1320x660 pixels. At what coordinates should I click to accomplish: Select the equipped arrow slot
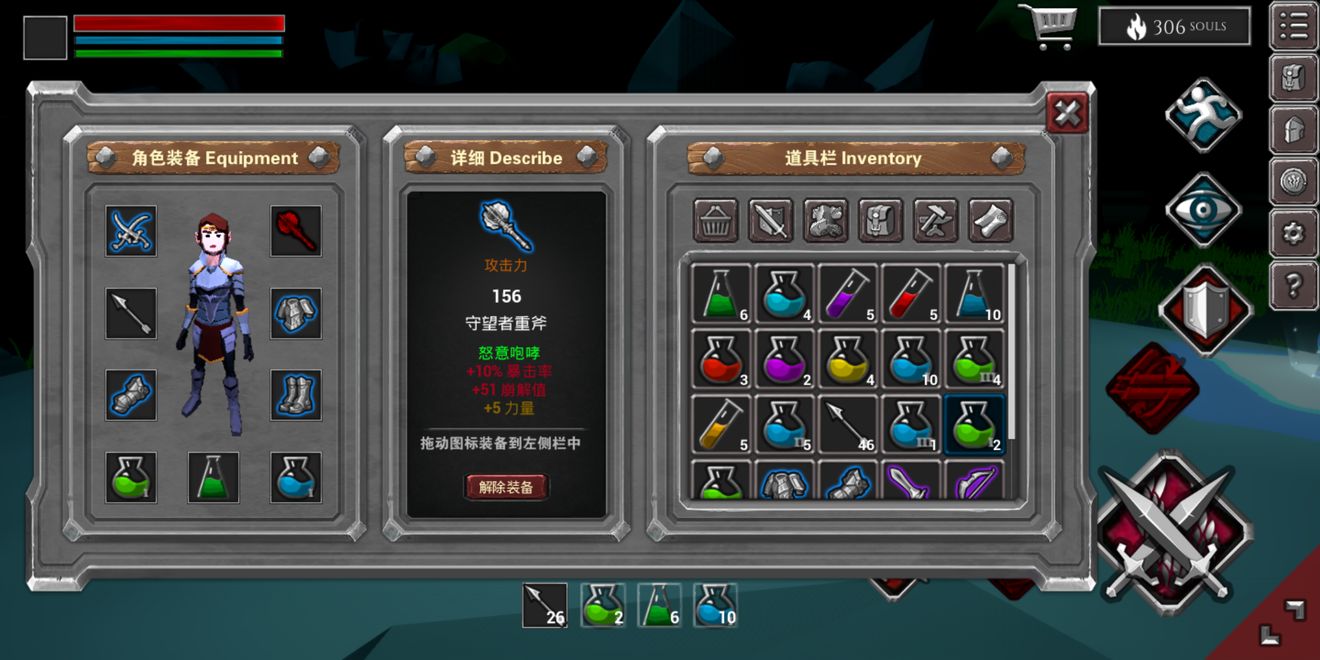pyautogui.click(x=131, y=313)
